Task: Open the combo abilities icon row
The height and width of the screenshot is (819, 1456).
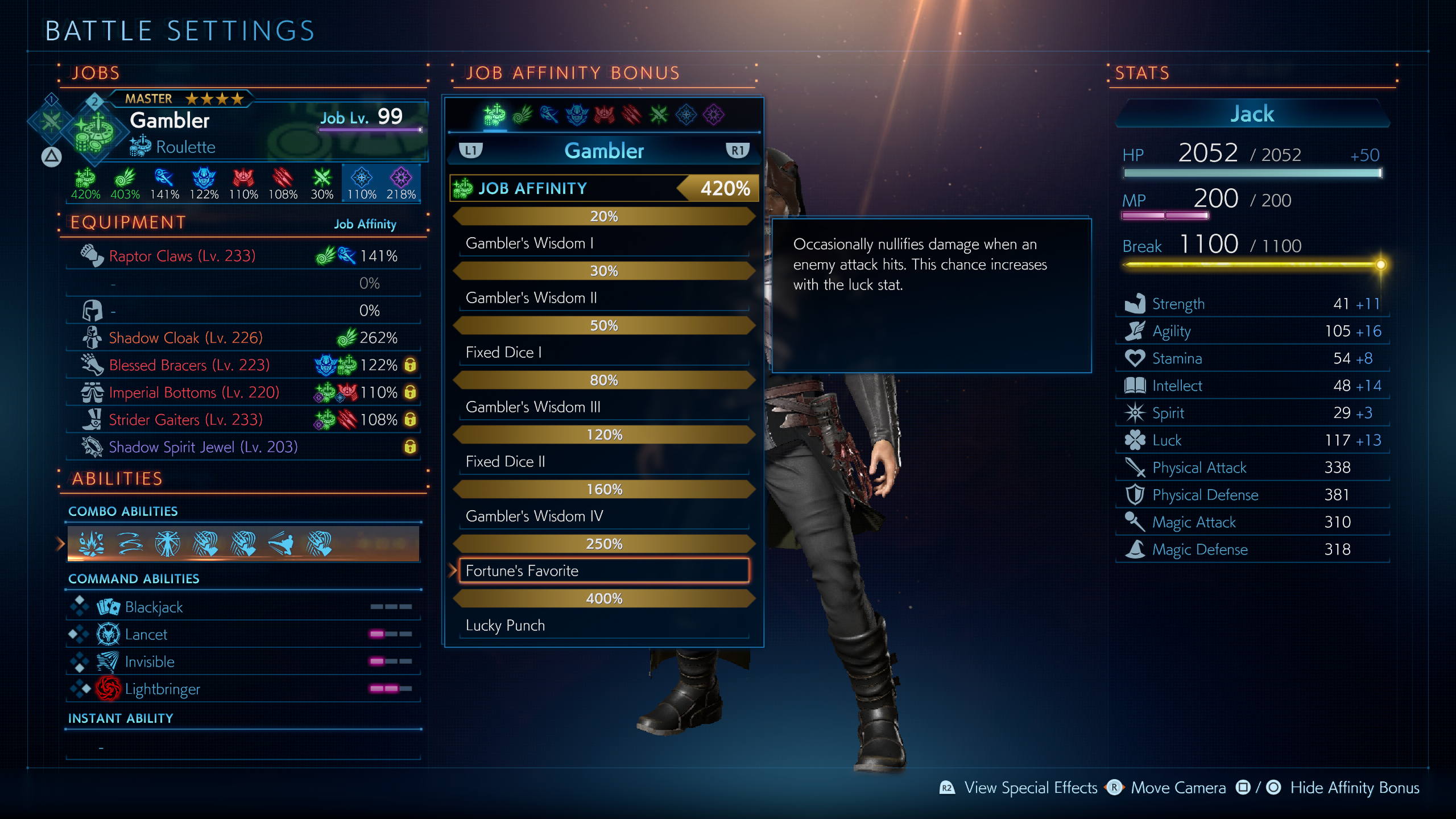Action: tap(243, 544)
